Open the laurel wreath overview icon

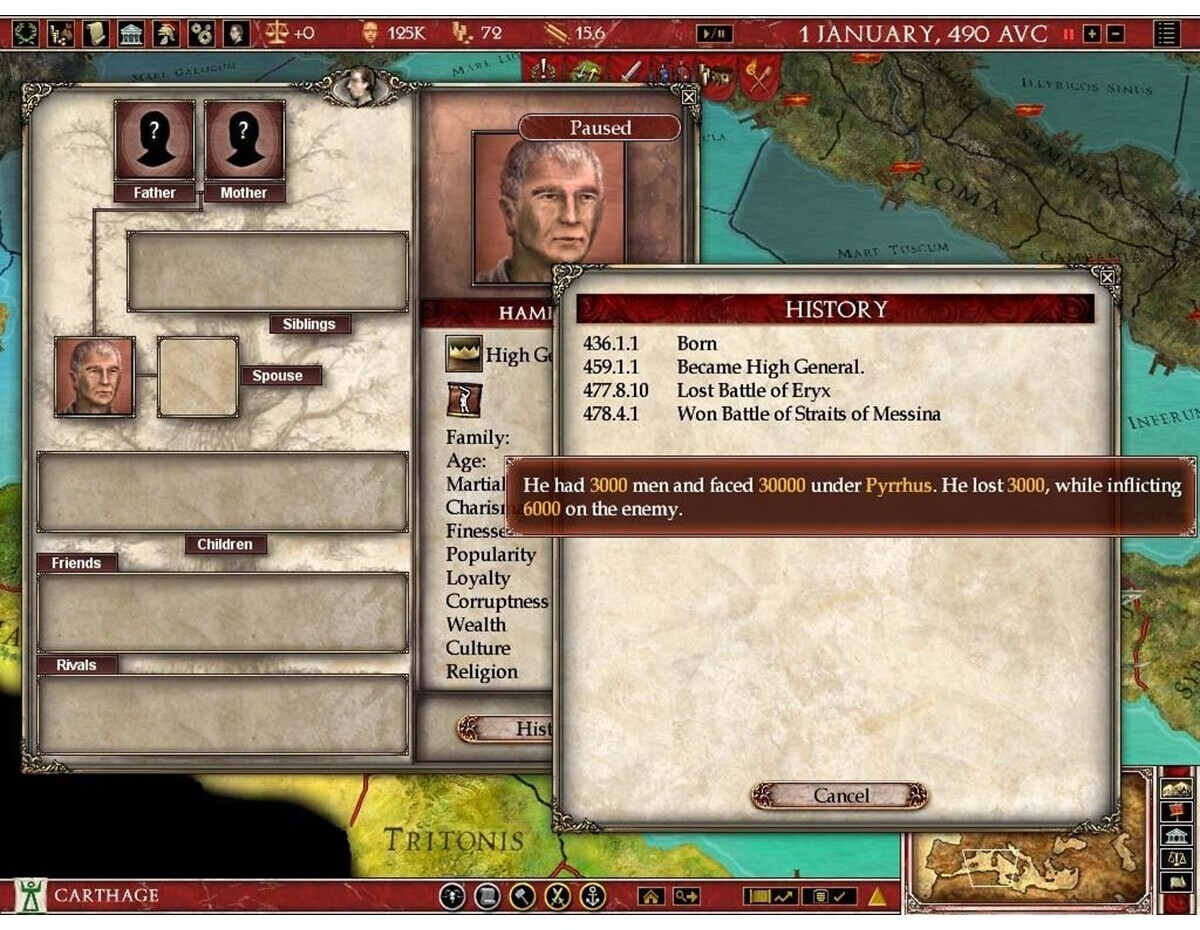pyautogui.click(x=27, y=34)
